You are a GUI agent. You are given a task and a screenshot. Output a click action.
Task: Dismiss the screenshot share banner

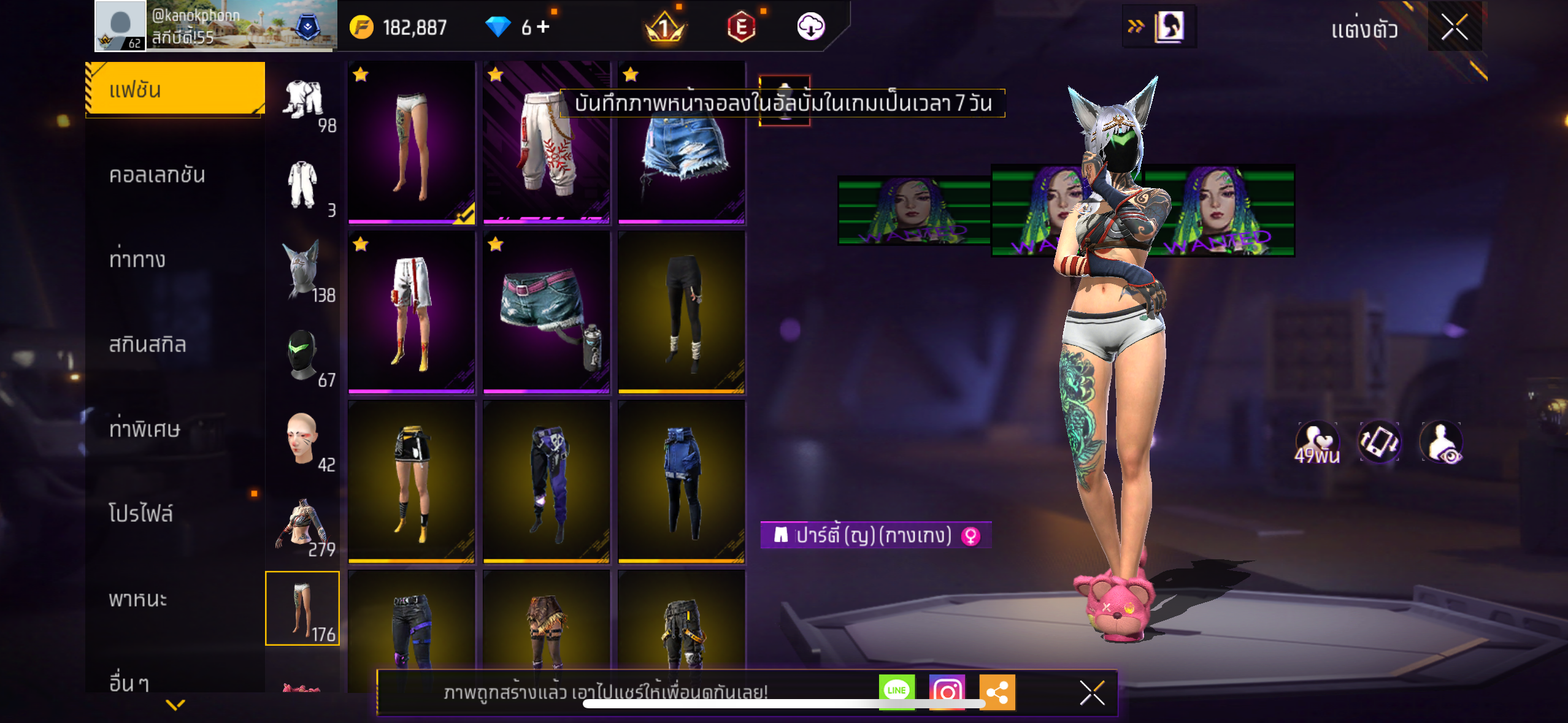click(x=1092, y=693)
